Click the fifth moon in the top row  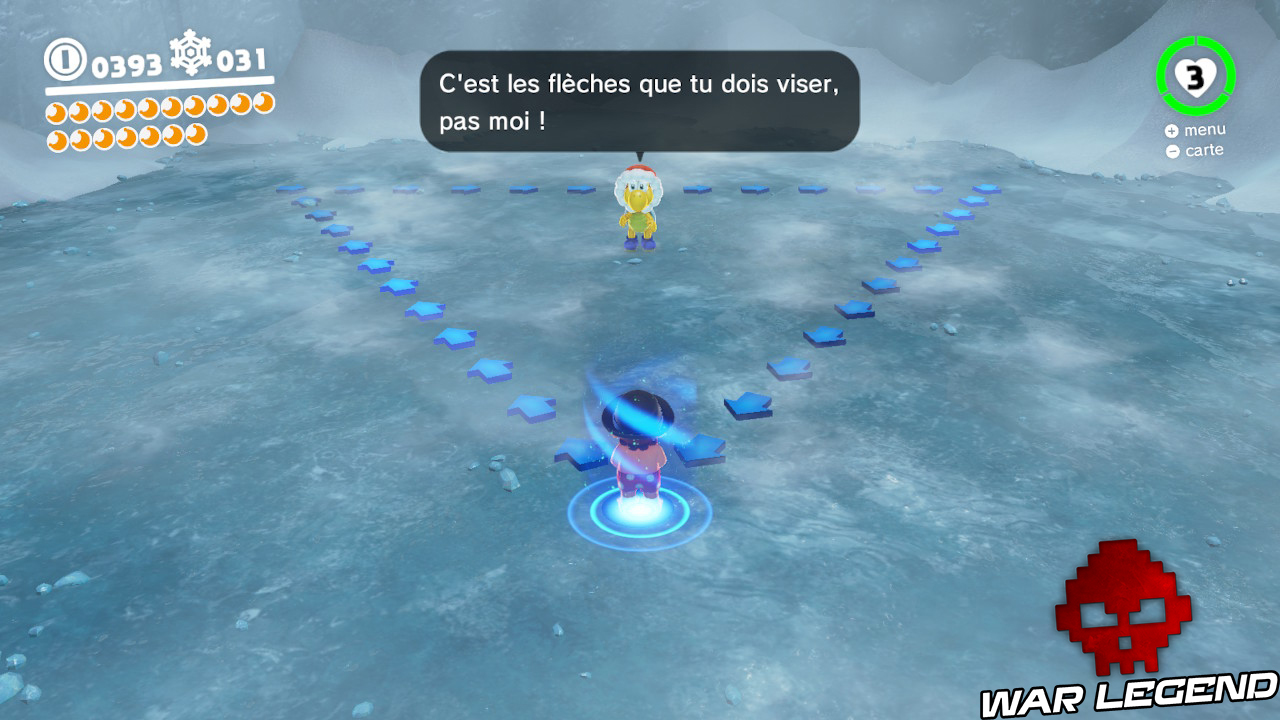tap(150, 110)
